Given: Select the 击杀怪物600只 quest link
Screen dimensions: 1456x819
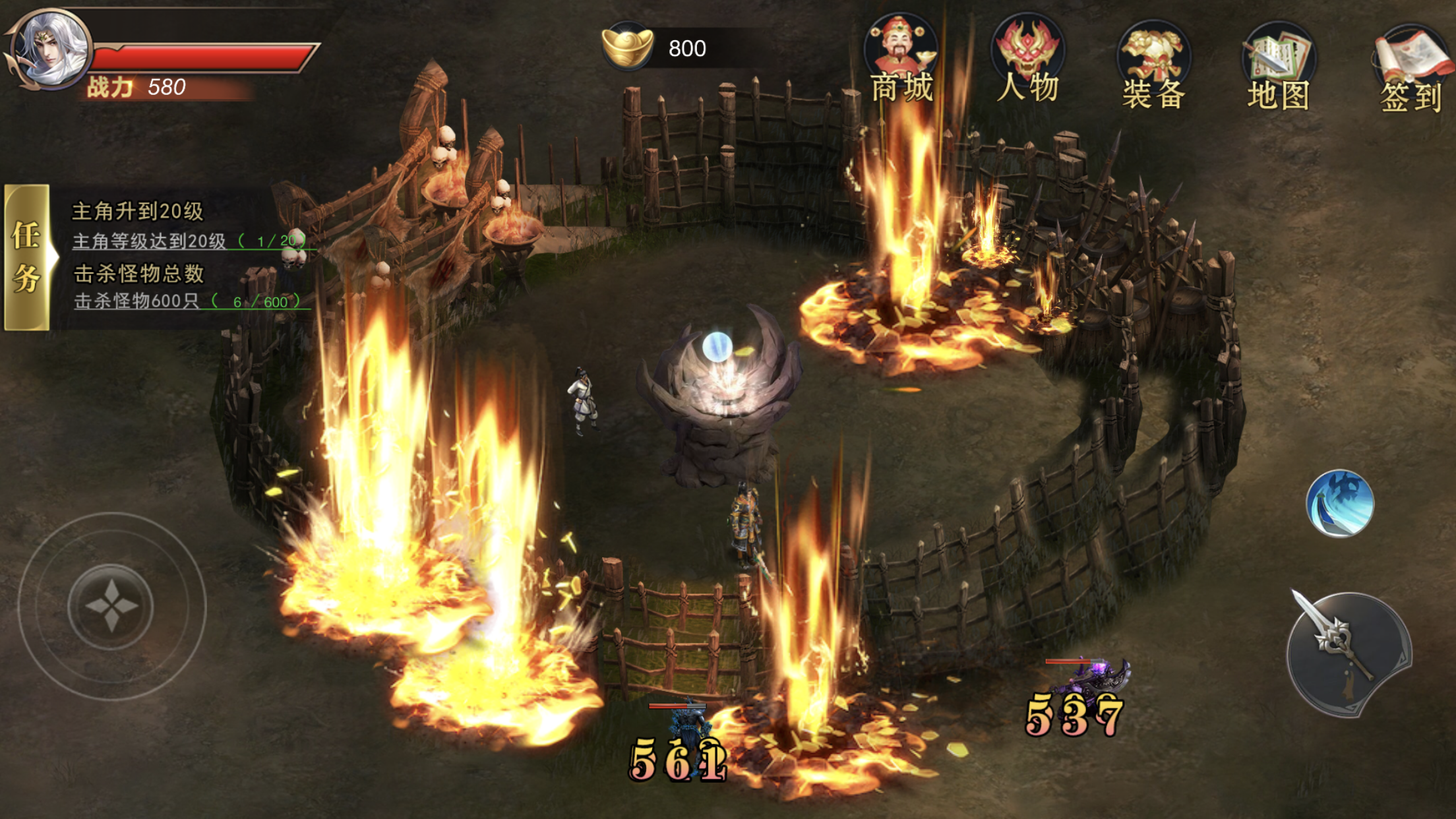Looking at the screenshot, I should pos(137,301).
